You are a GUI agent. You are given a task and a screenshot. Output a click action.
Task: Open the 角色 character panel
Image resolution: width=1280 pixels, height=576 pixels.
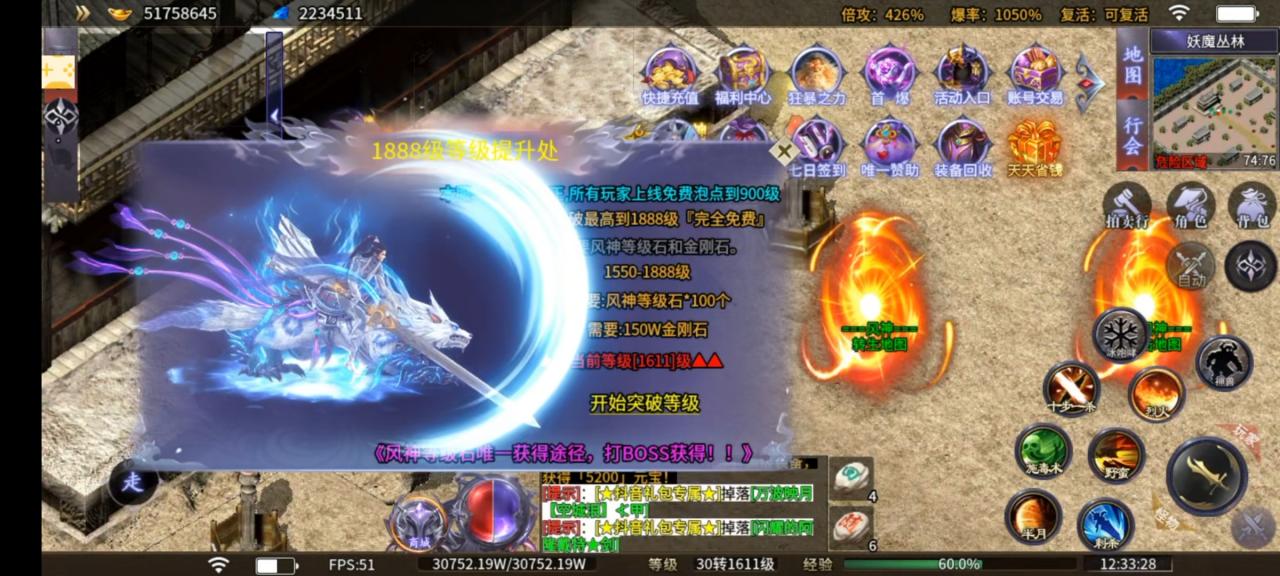[1190, 206]
